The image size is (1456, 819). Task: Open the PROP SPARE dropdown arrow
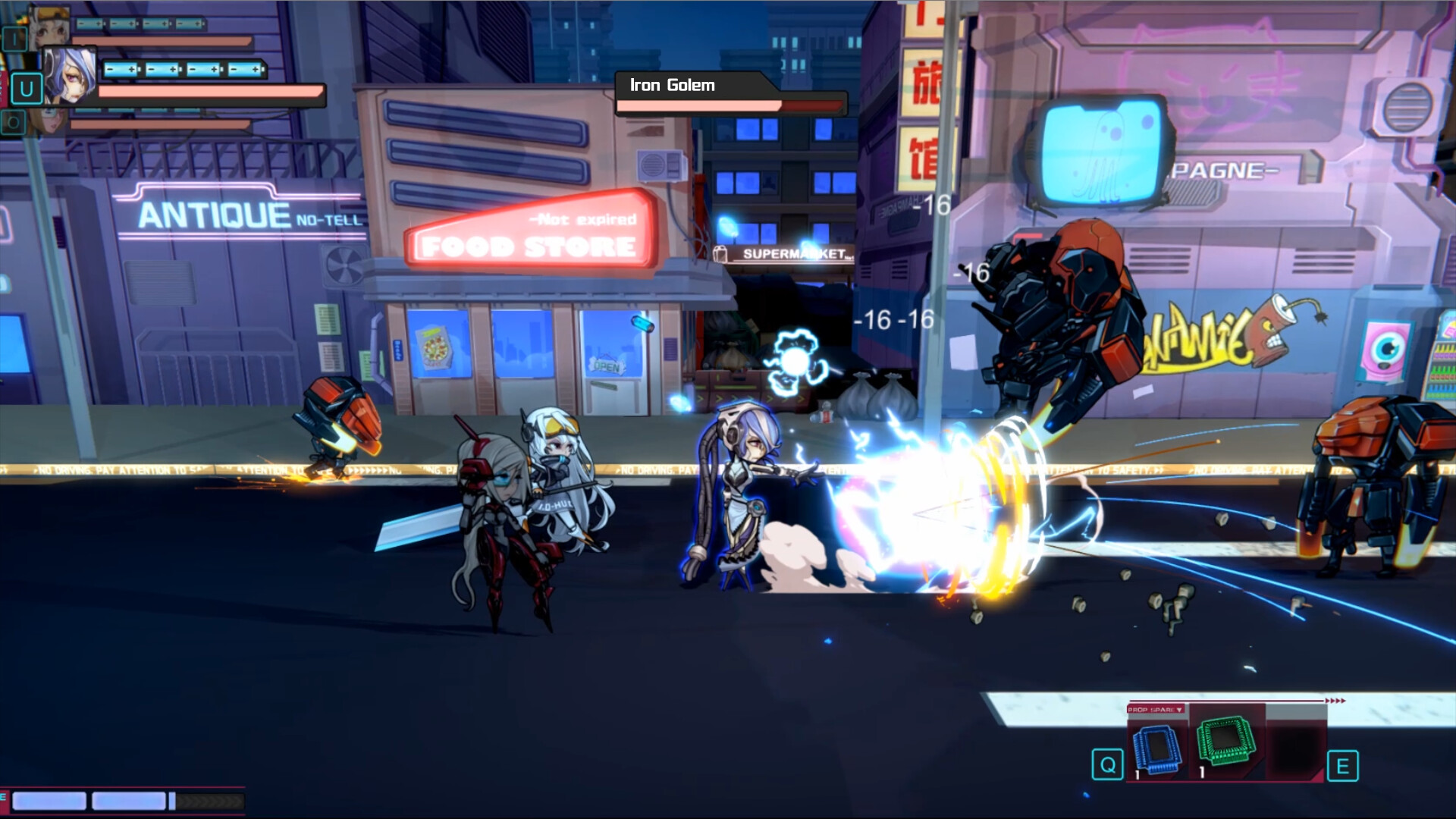coord(1179,710)
